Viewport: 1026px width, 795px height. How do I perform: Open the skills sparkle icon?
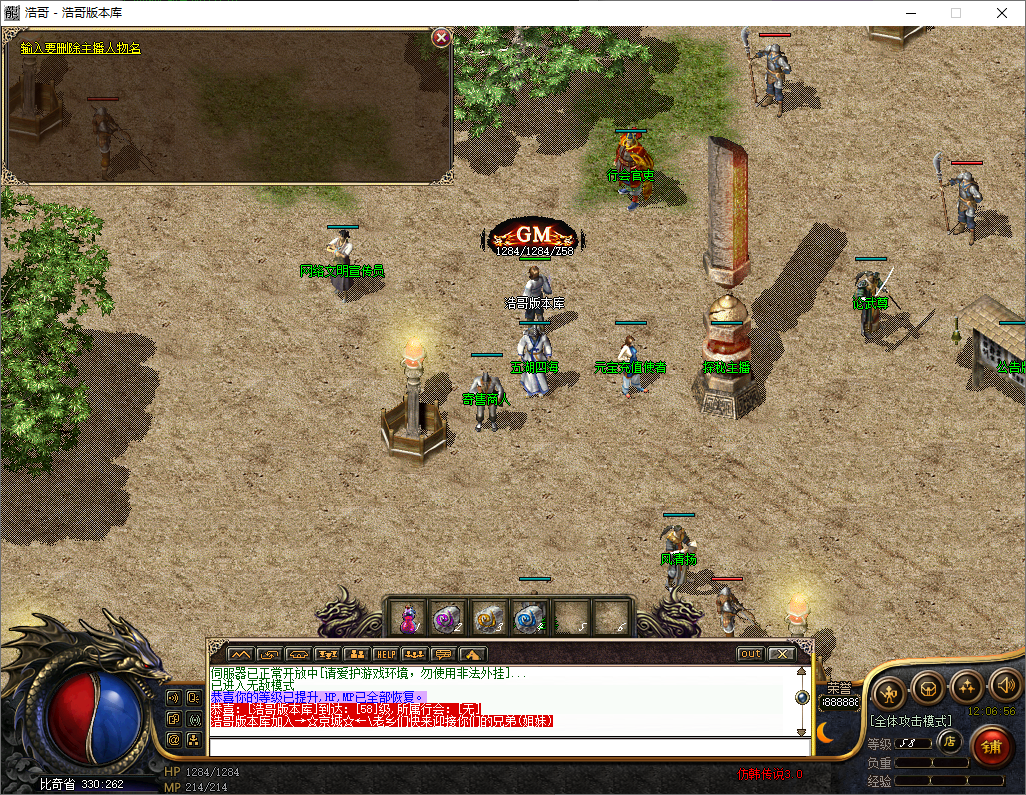pyautogui.click(x=966, y=687)
